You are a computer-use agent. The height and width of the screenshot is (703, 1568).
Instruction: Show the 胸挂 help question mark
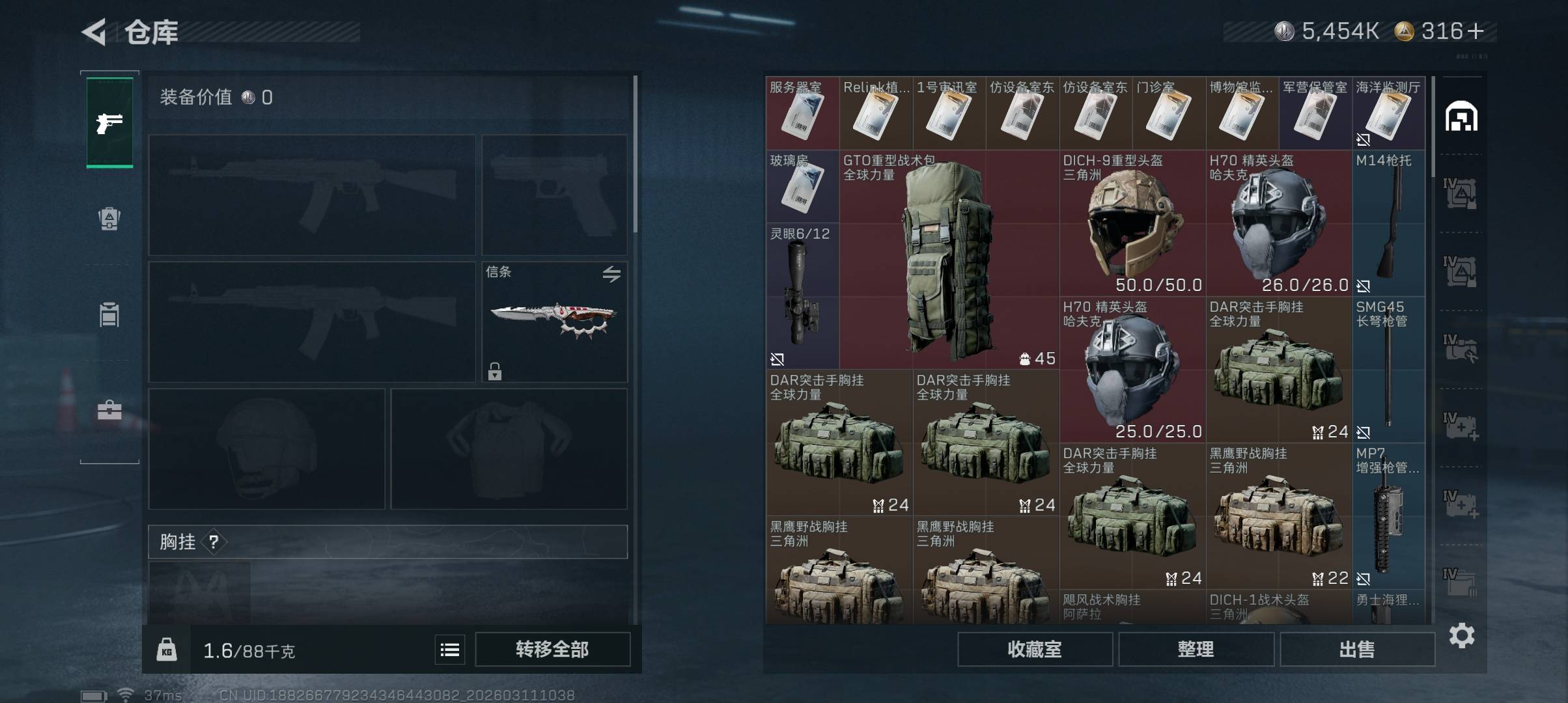click(214, 542)
